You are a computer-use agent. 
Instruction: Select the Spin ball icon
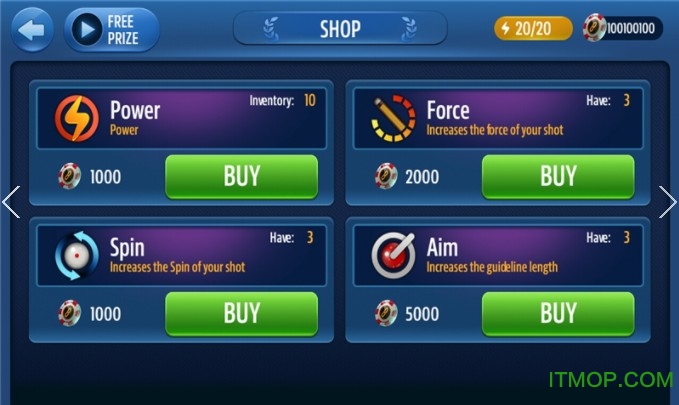pyautogui.click(x=76, y=254)
